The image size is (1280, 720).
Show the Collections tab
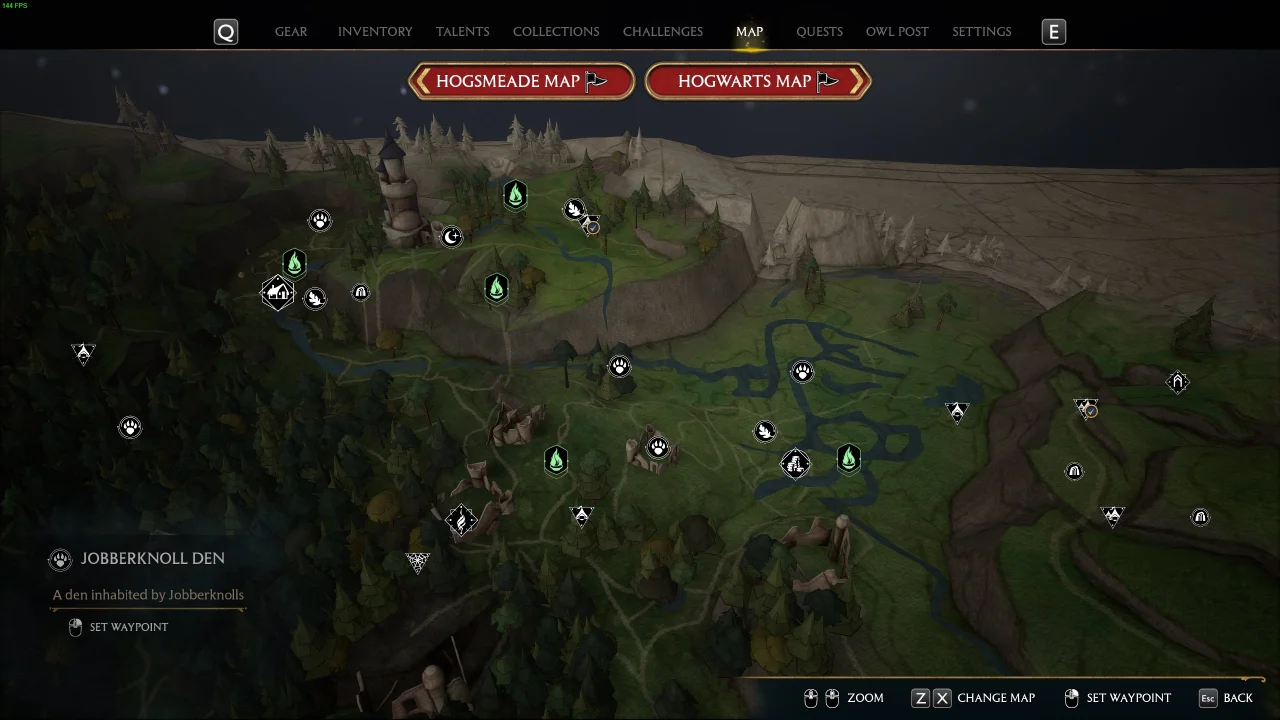(556, 32)
